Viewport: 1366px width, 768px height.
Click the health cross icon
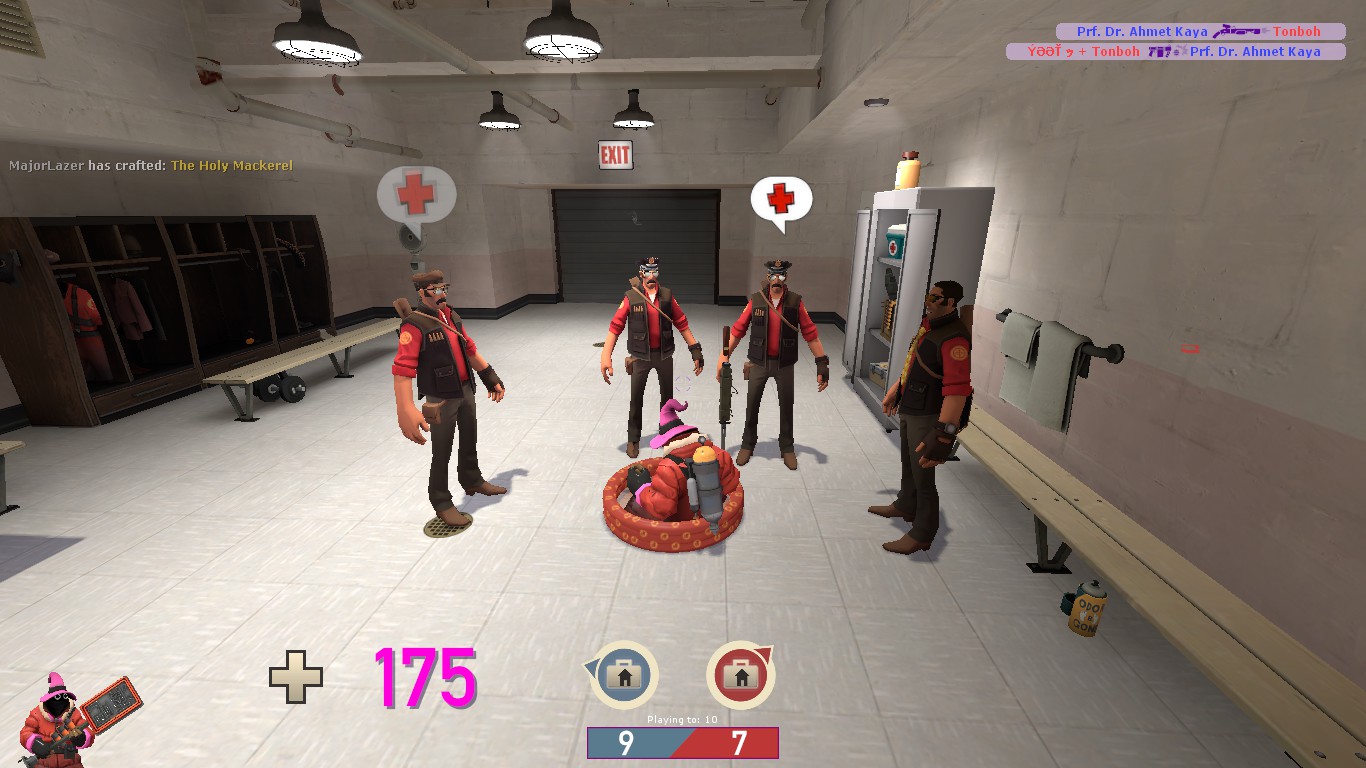(x=296, y=677)
